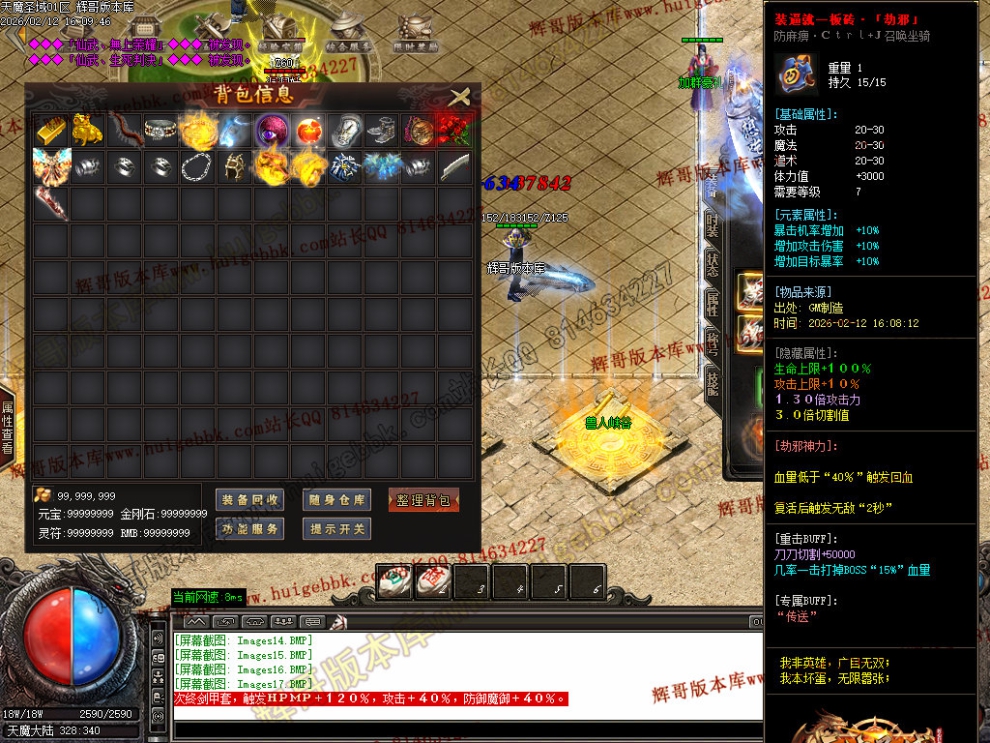
Task: Select the gold bar item slot
Action: 52,131
